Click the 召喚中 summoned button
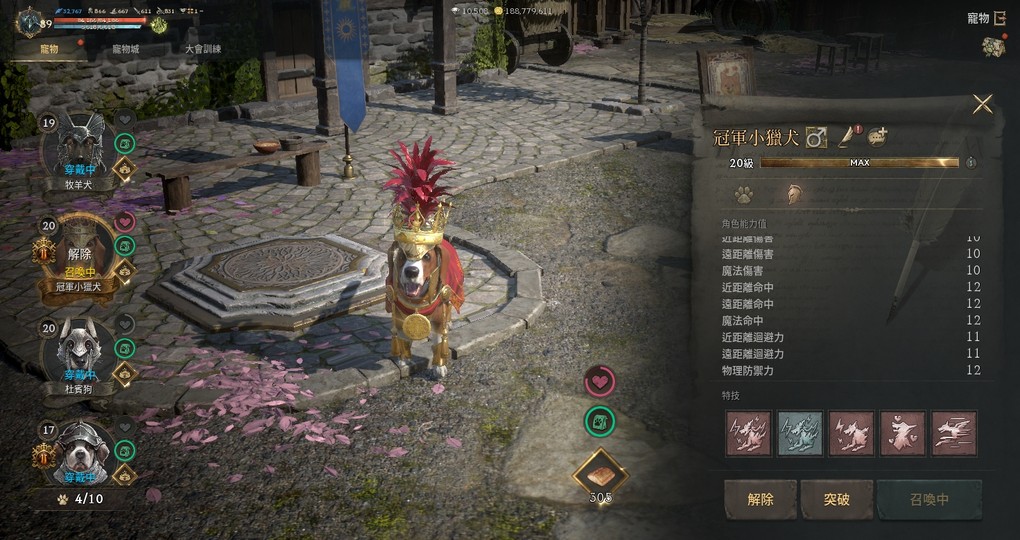Image resolution: width=1020 pixels, height=540 pixels. 929,499
